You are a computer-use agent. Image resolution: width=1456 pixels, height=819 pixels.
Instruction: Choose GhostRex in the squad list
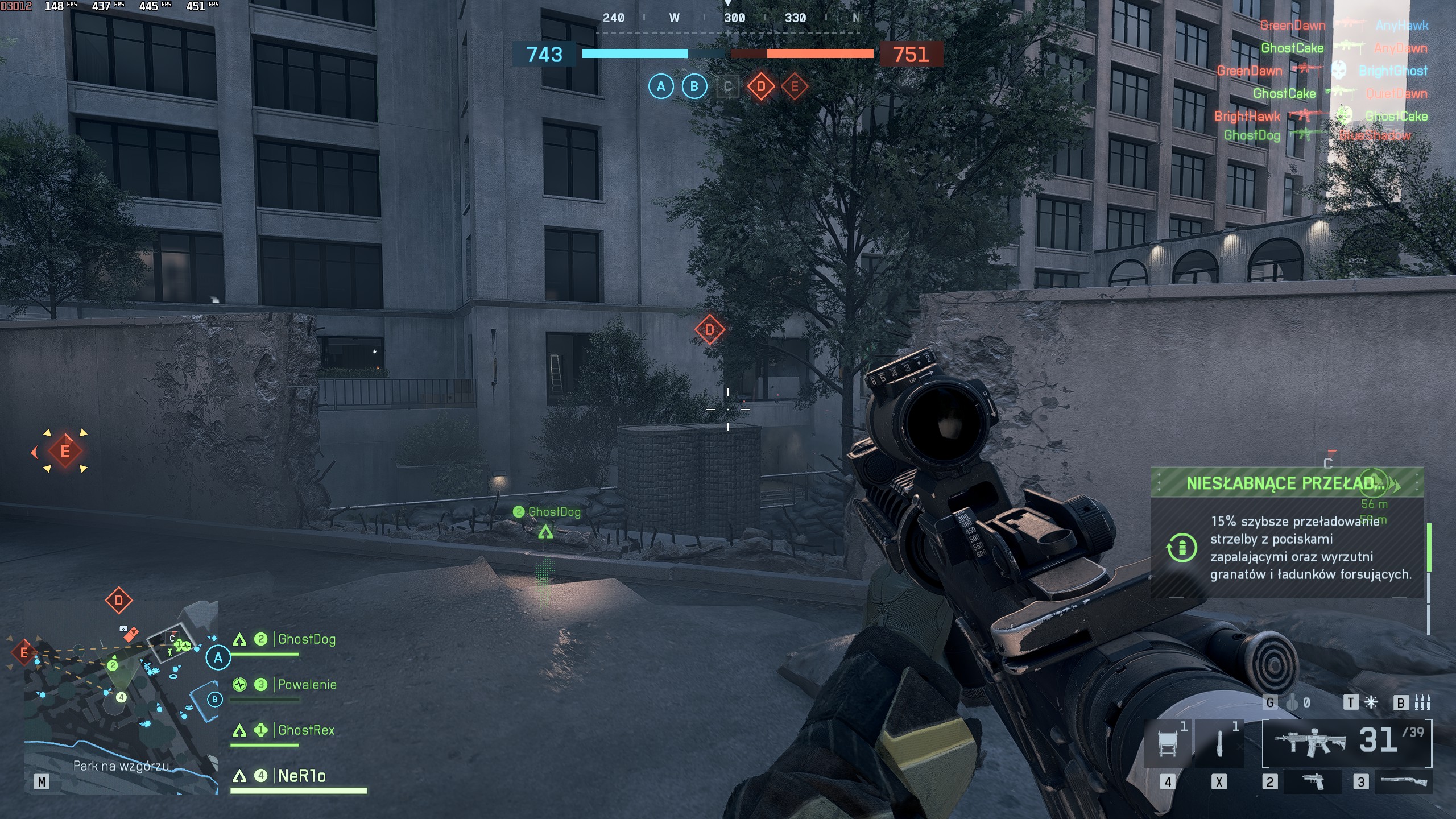pos(305,730)
